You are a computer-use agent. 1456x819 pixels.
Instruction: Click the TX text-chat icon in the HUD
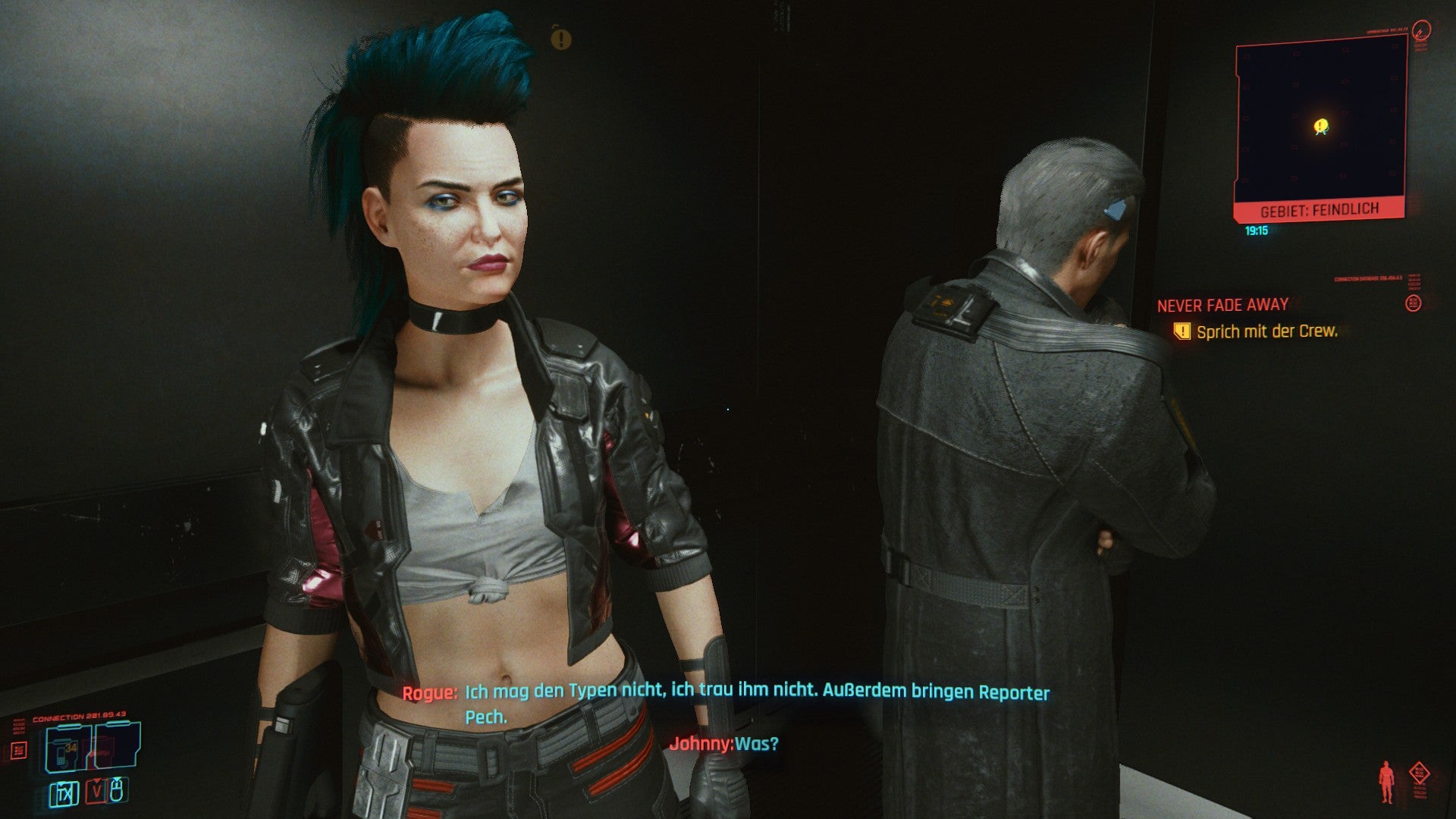point(64,794)
